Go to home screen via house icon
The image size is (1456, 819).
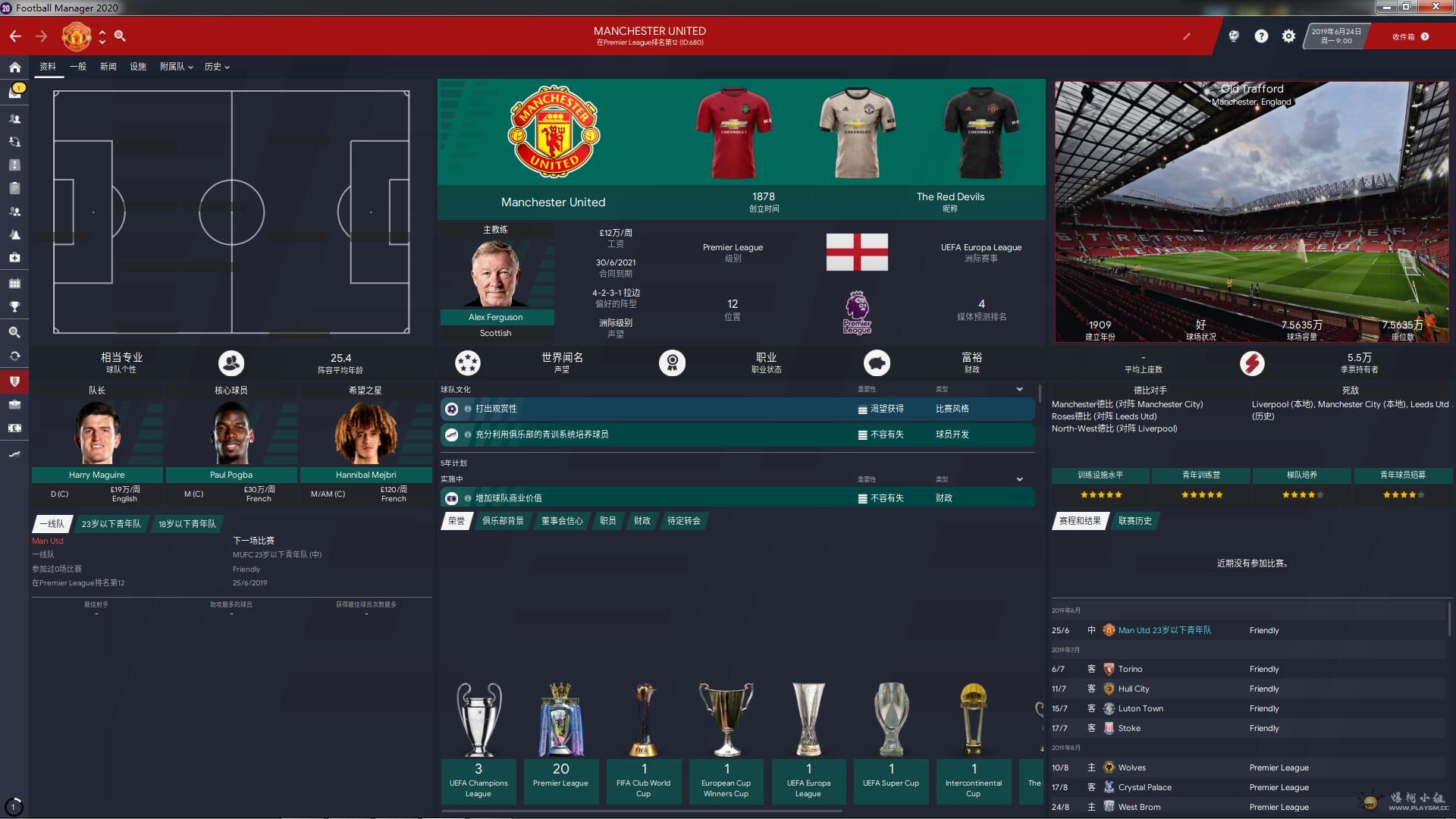click(x=14, y=67)
